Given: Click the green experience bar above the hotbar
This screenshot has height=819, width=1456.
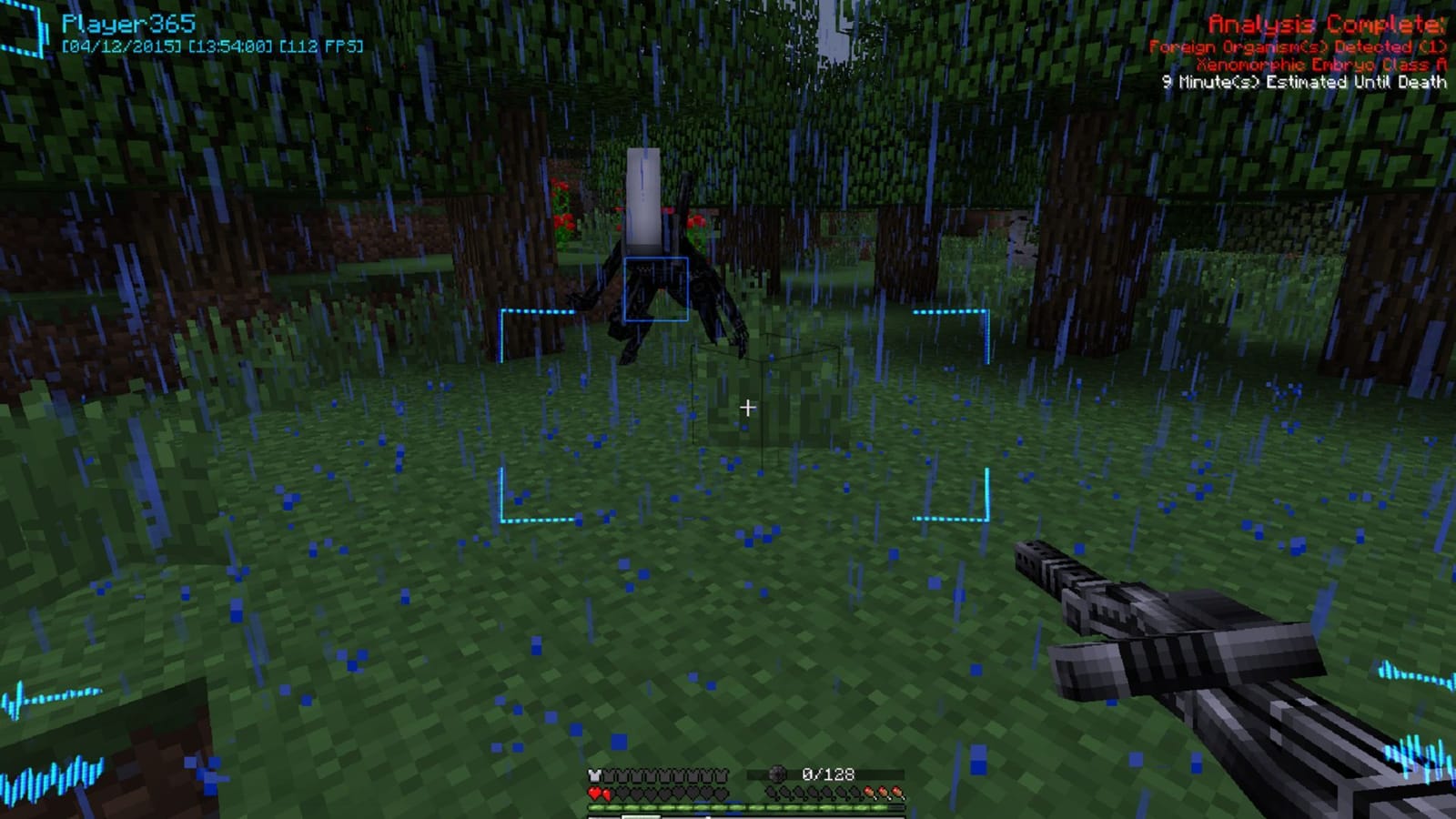Looking at the screenshot, I should tap(746, 807).
